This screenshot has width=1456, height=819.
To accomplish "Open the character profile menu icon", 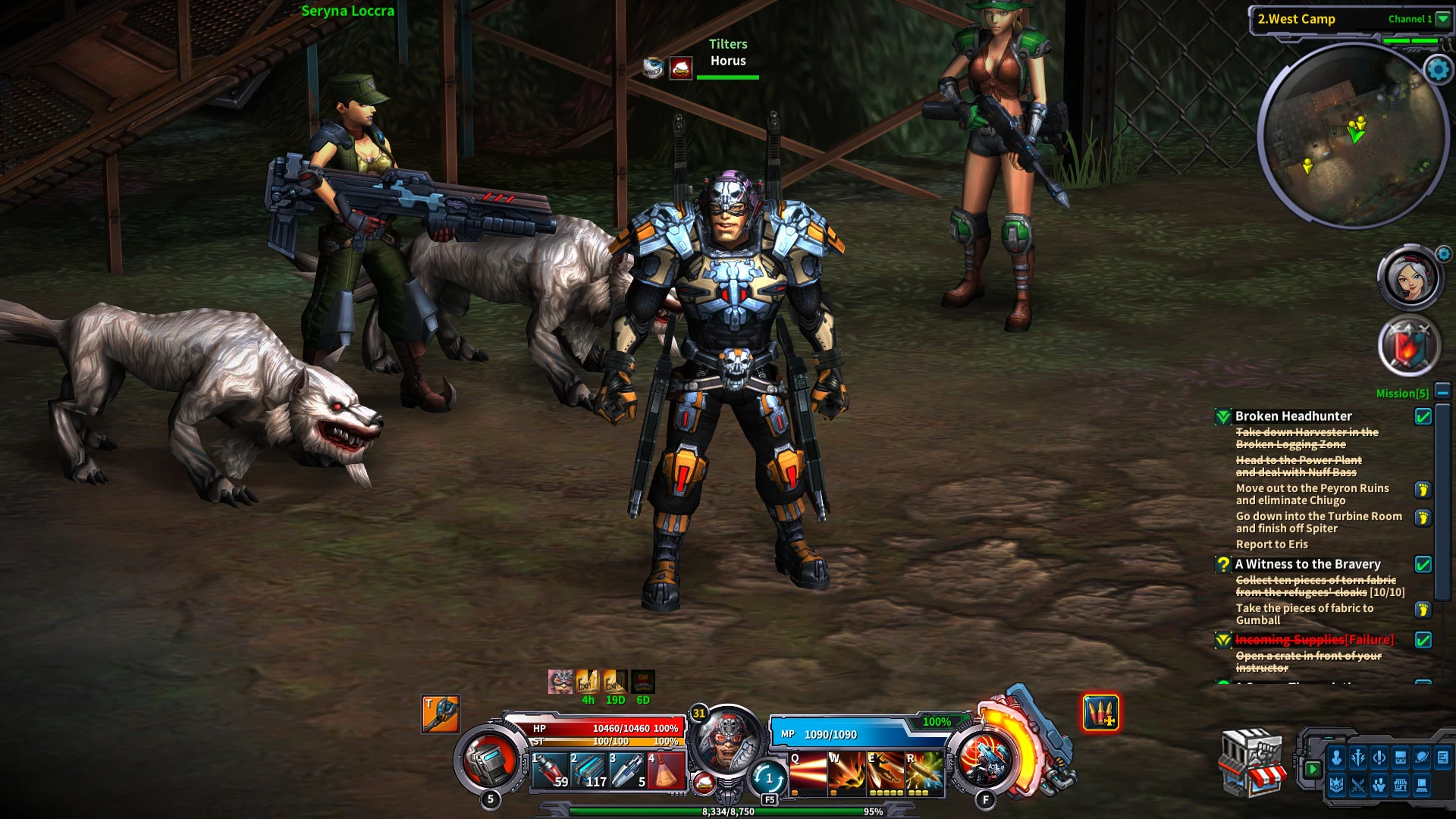I will (x=1337, y=758).
